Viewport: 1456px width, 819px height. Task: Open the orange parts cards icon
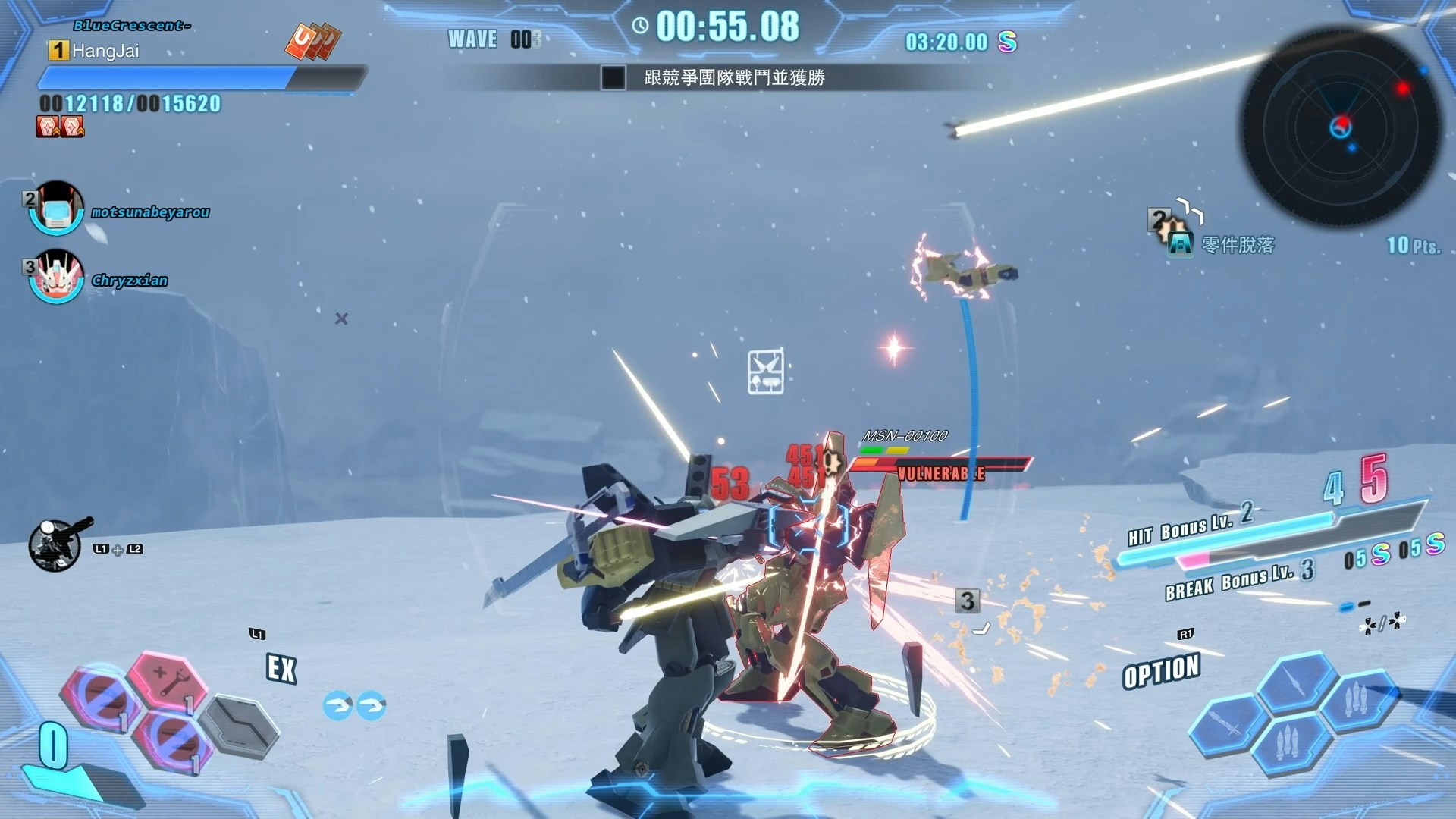(312, 41)
